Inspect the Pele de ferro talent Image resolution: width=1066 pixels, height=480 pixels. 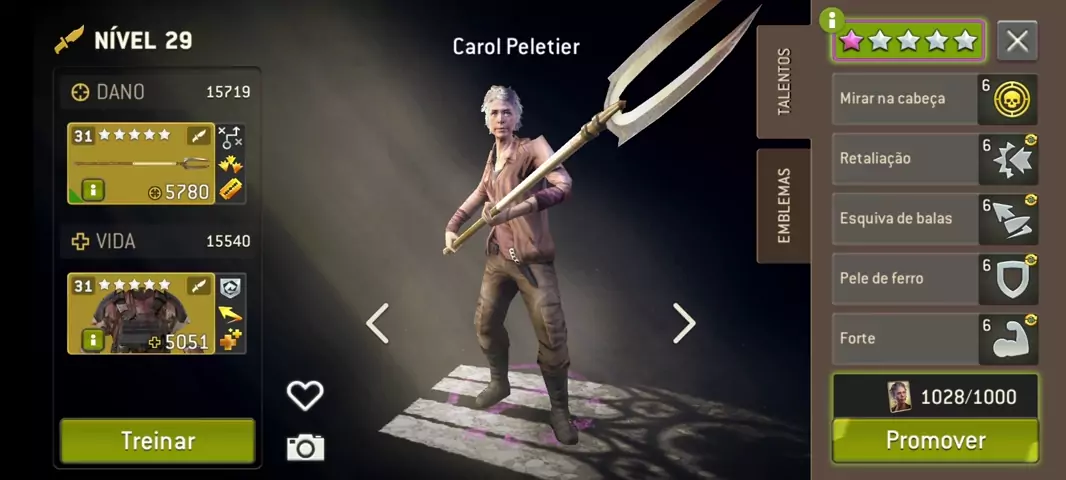[x=935, y=279]
